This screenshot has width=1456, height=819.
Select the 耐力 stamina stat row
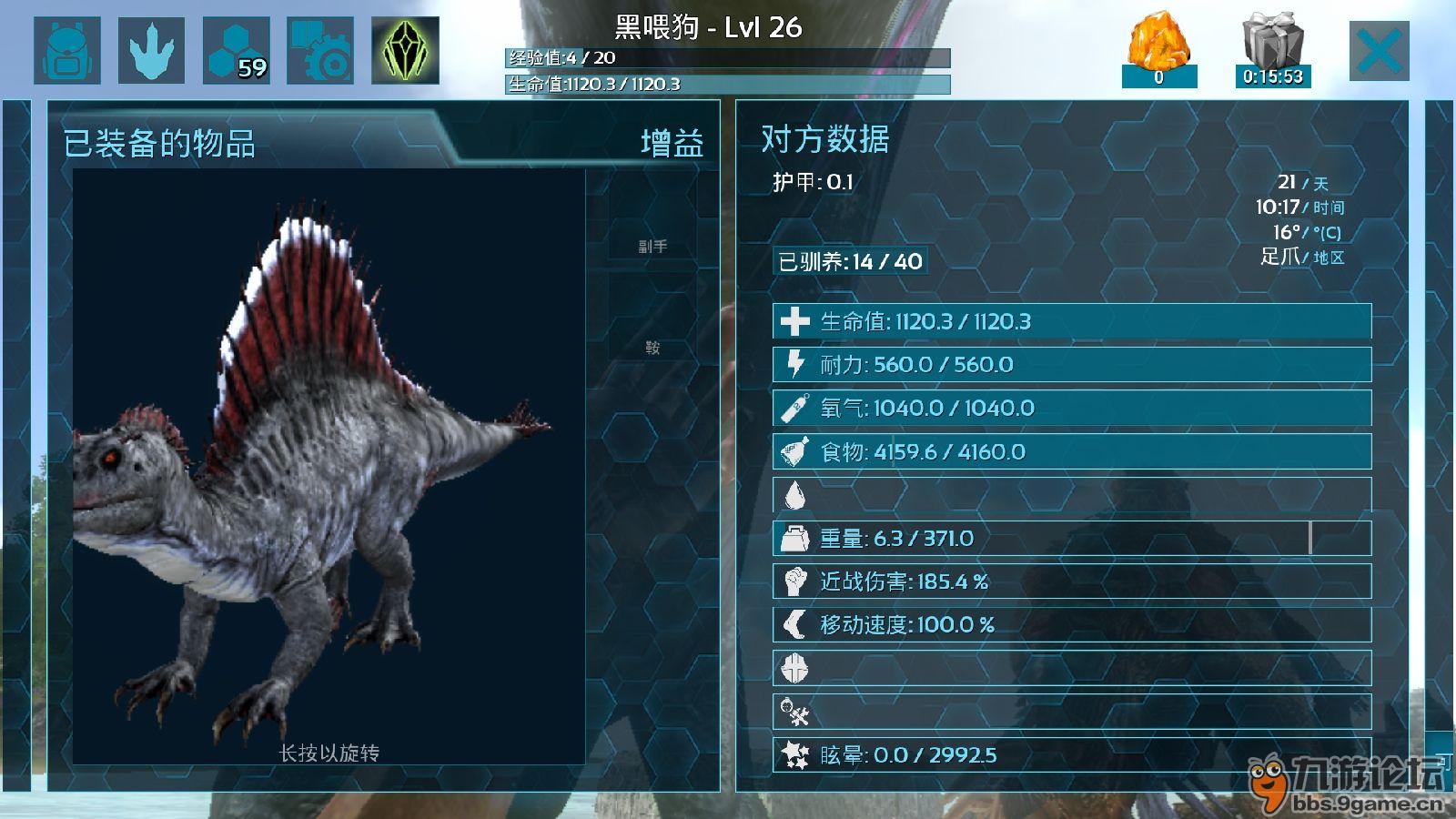pyautogui.click(x=1071, y=365)
